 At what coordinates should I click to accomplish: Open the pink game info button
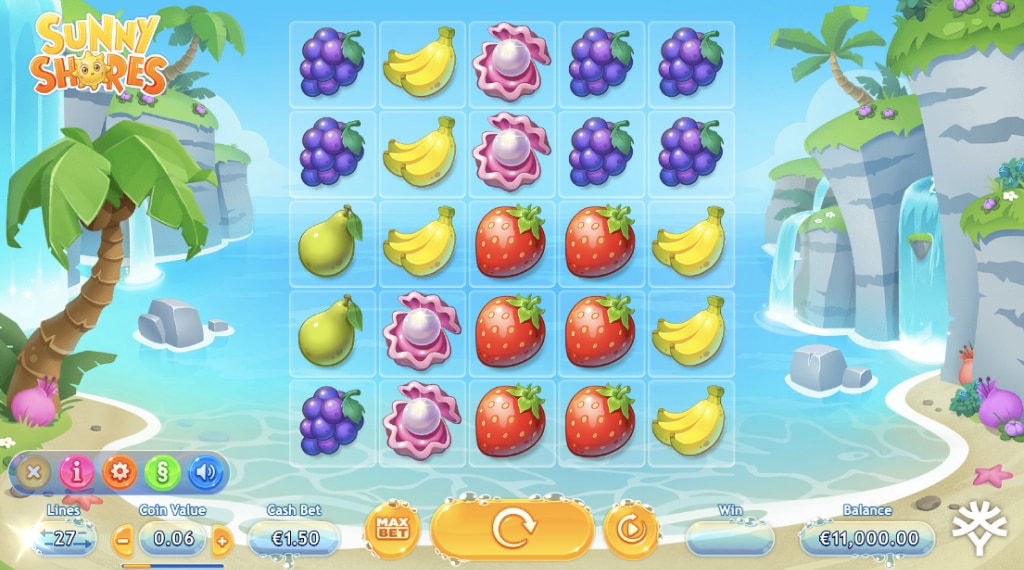click(77, 472)
